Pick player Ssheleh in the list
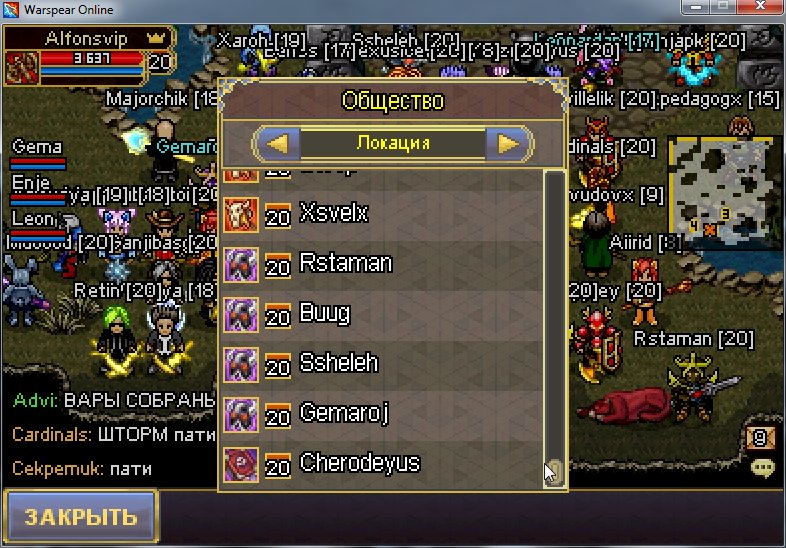The height and width of the screenshot is (548, 786). point(380,363)
